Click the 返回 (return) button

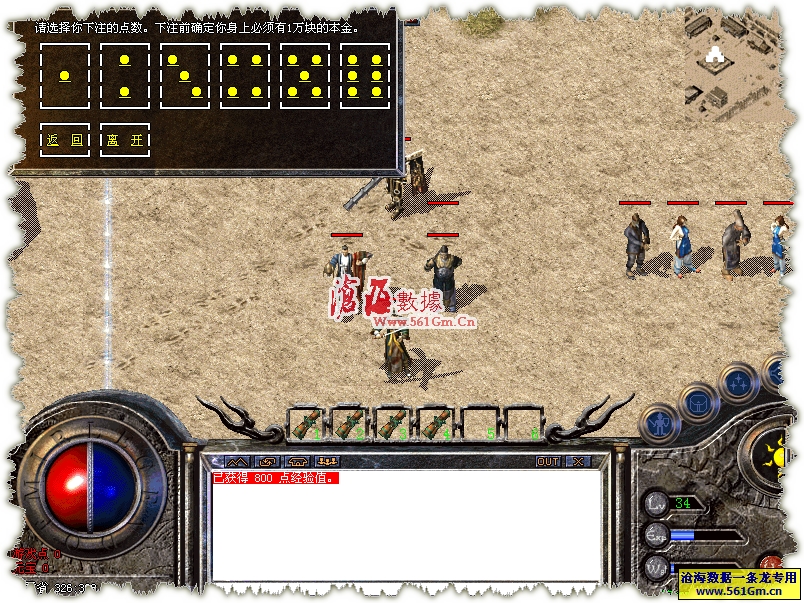pyautogui.click(x=65, y=140)
